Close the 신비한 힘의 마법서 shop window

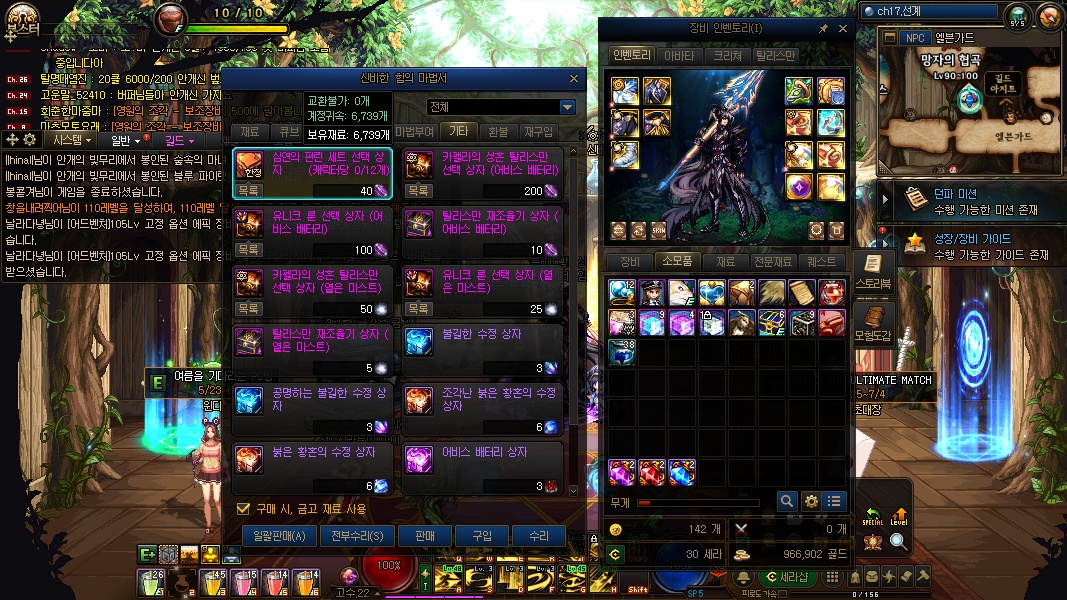tap(573, 78)
